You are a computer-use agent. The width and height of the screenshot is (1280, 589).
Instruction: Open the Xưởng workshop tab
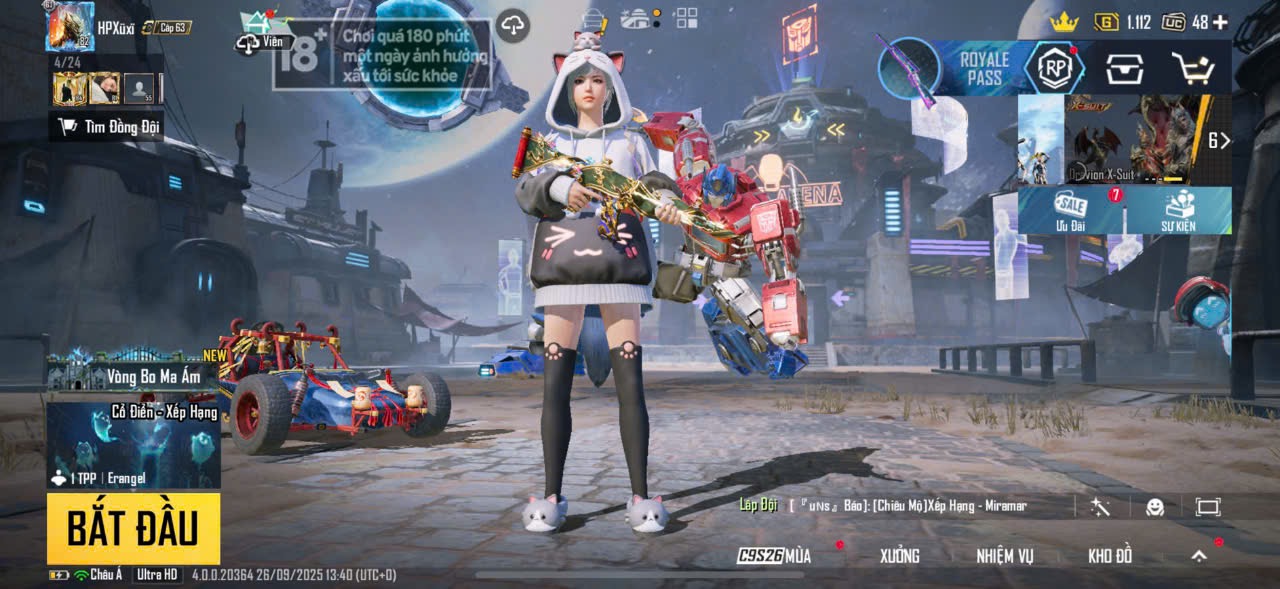[x=899, y=556]
